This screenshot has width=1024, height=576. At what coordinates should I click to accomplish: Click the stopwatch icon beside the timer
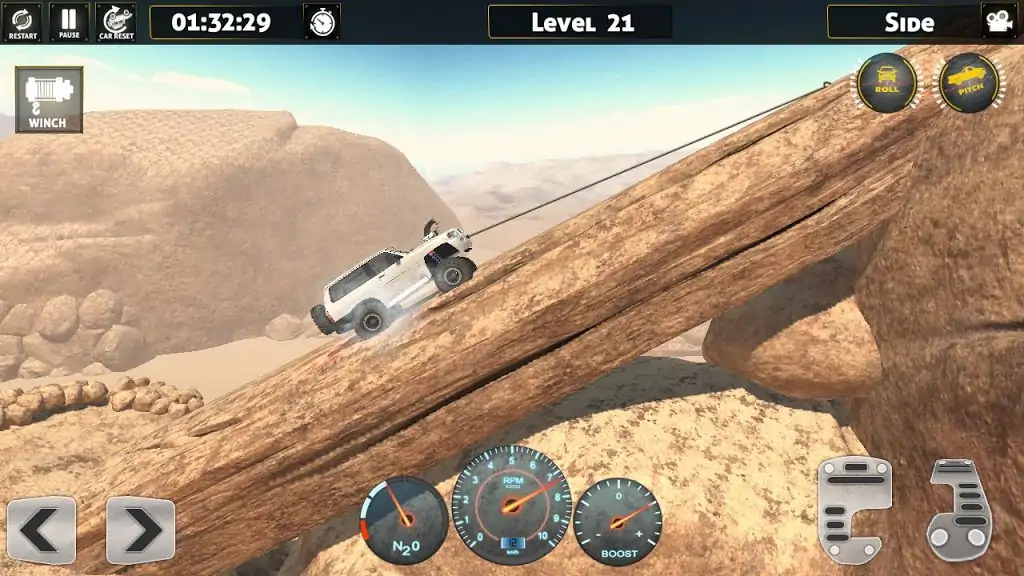(x=322, y=22)
